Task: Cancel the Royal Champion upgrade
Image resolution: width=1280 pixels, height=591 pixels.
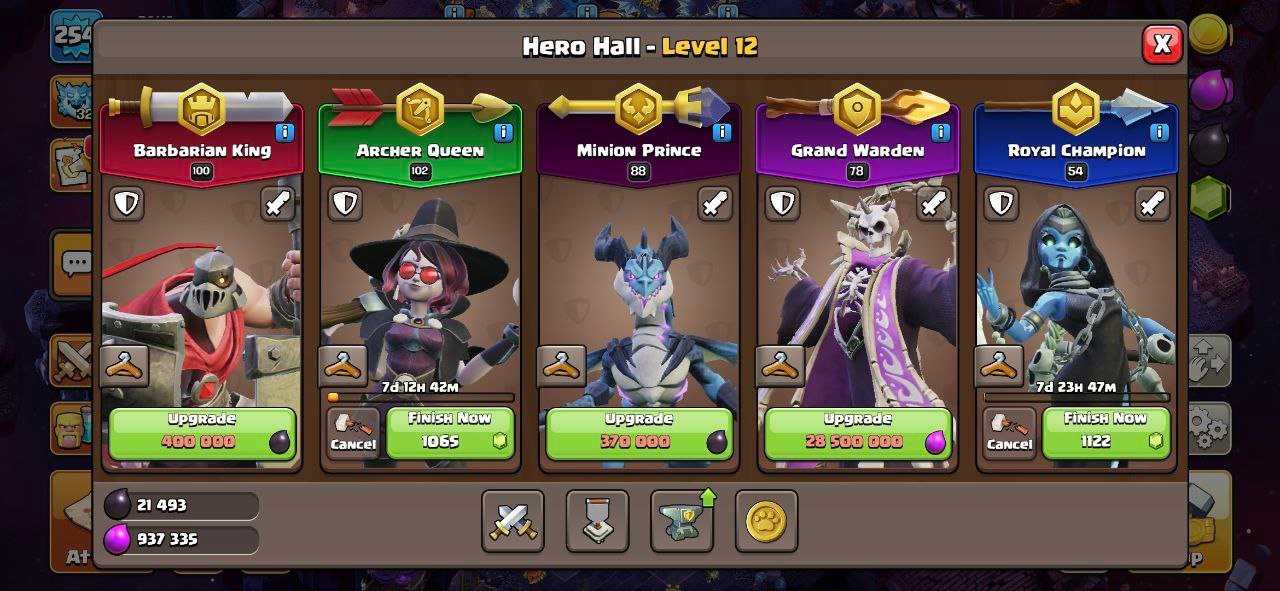Action: [1008, 434]
